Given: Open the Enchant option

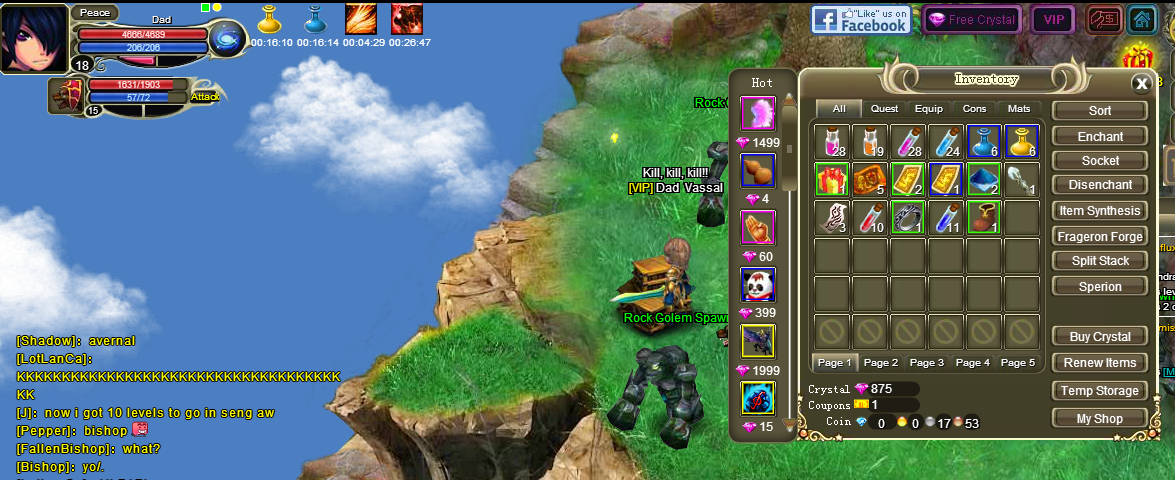Looking at the screenshot, I should pyautogui.click(x=1099, y=136).
